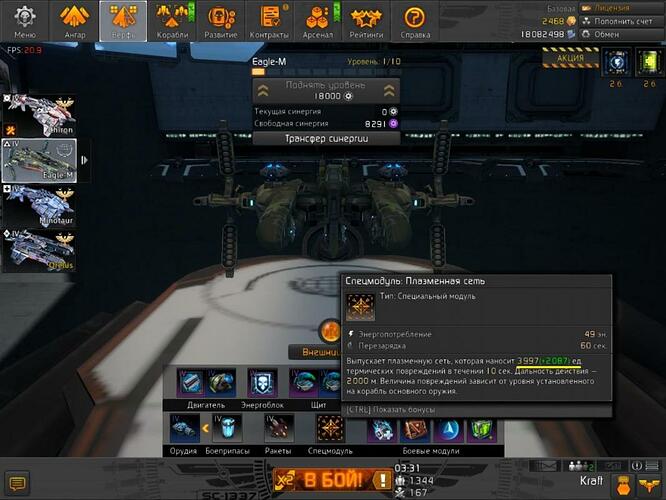The image size is (666, 500).
Task: Open the Корабли tab
Action: pos(172,19)
